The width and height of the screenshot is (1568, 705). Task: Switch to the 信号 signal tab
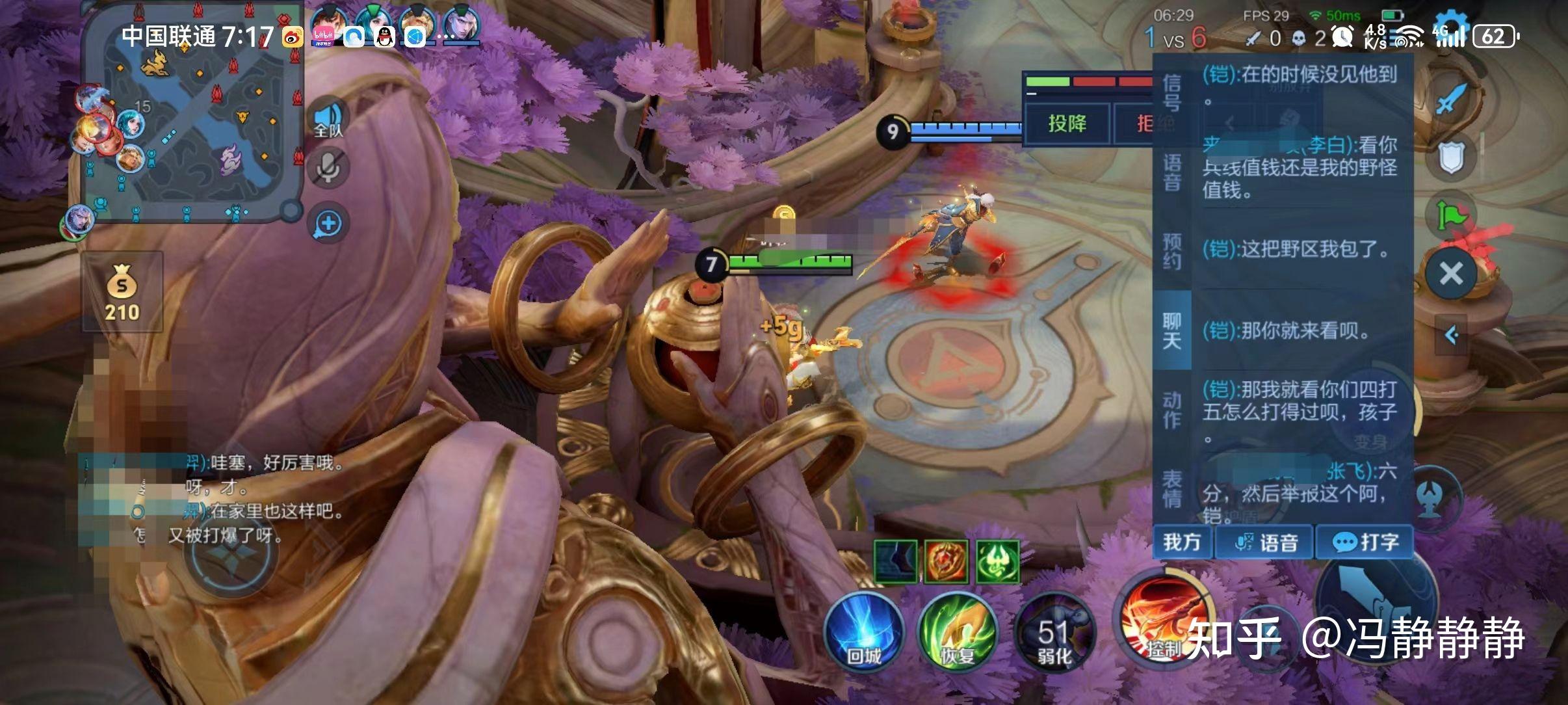1171,93
